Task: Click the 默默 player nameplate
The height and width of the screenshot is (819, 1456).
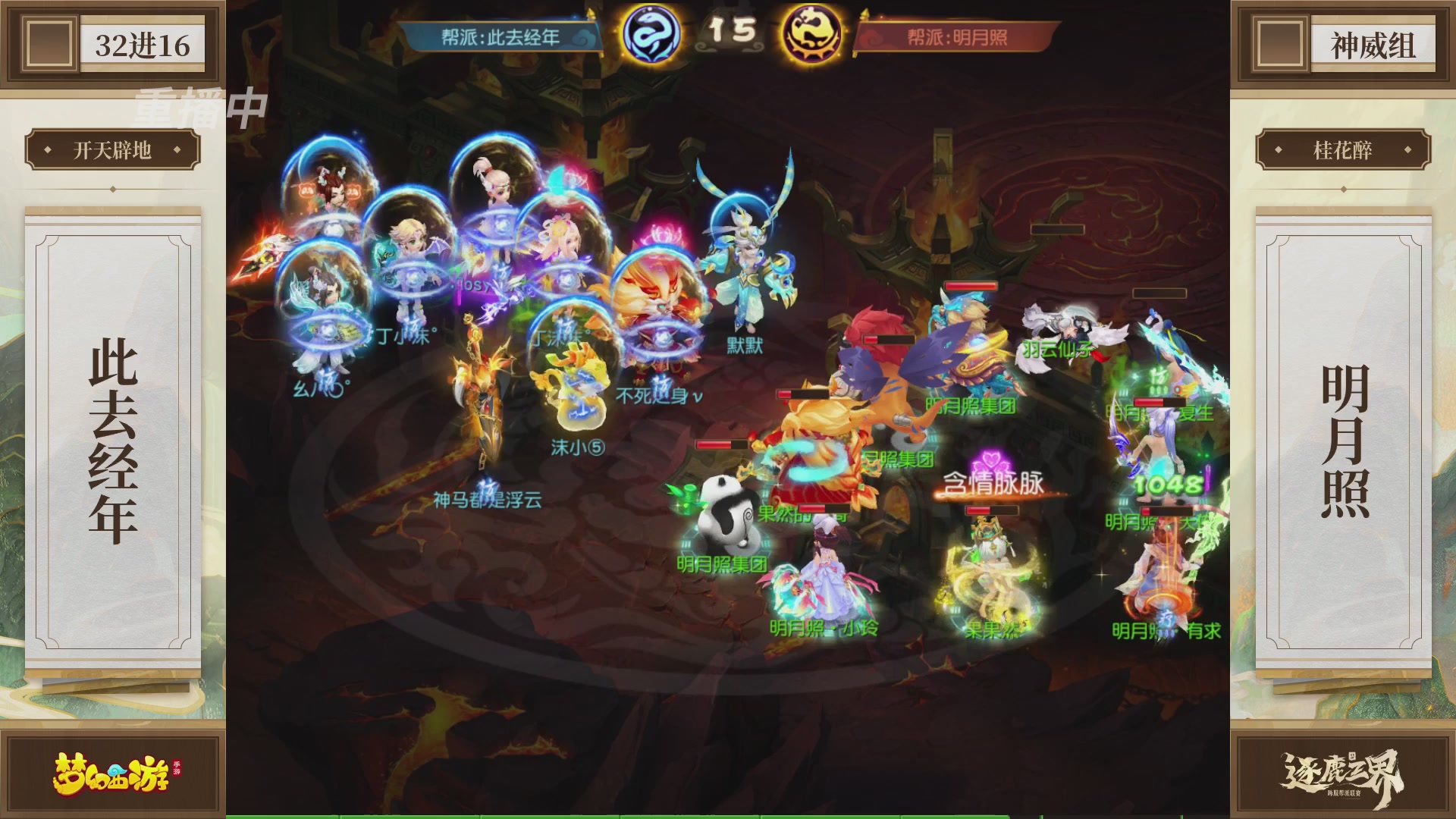Action: pyautogui.click(x=745, y=345)
